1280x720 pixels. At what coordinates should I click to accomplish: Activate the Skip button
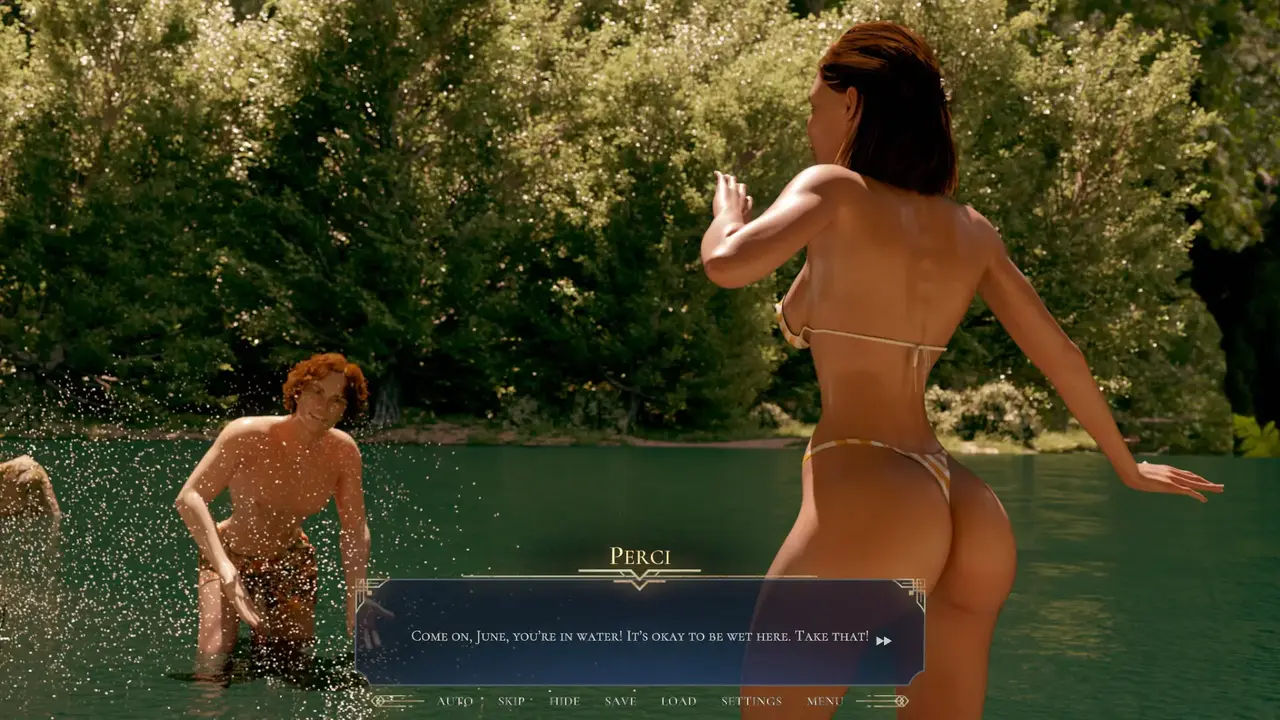511,701
